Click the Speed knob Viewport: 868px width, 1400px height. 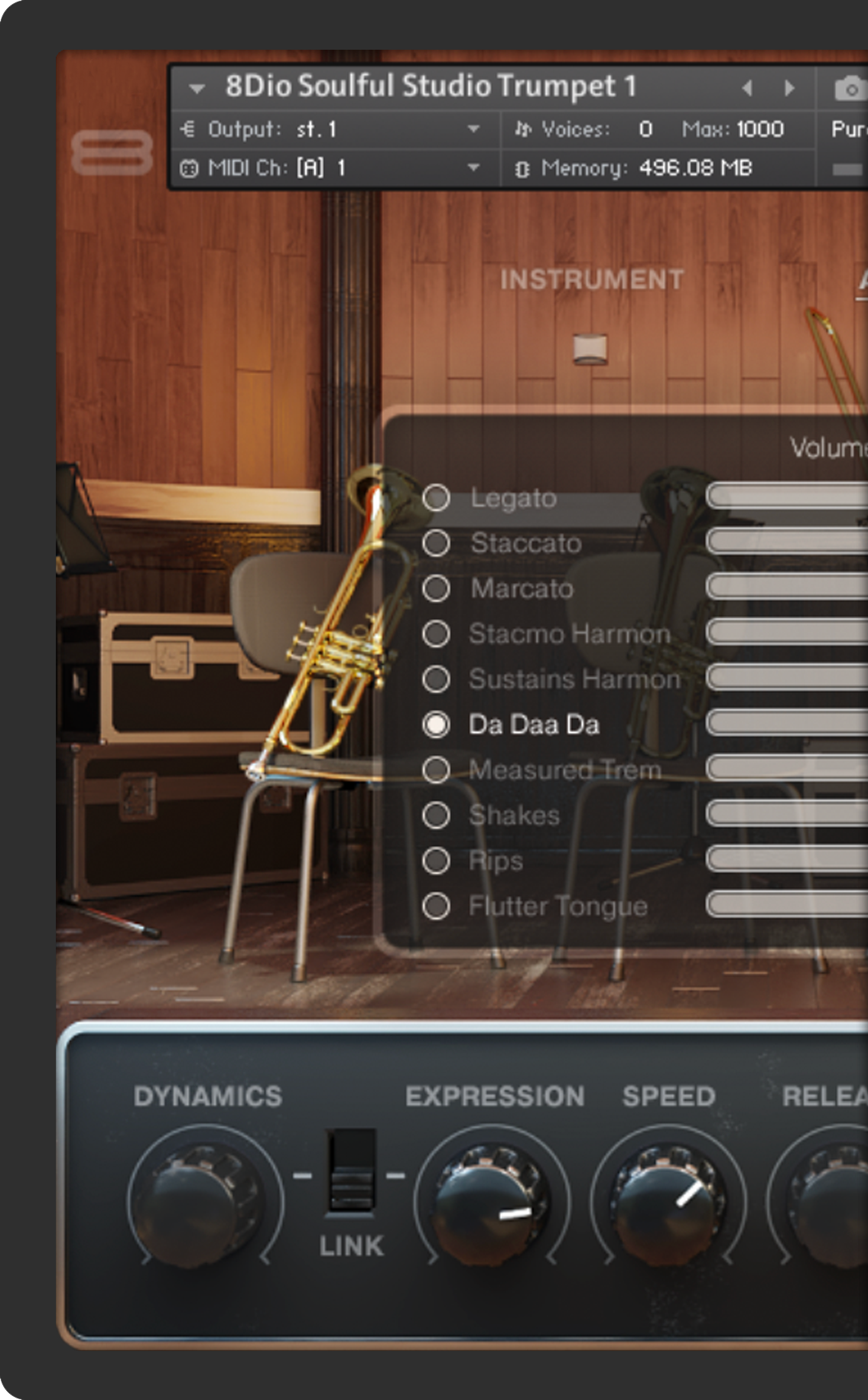[x=668, y=1196]
